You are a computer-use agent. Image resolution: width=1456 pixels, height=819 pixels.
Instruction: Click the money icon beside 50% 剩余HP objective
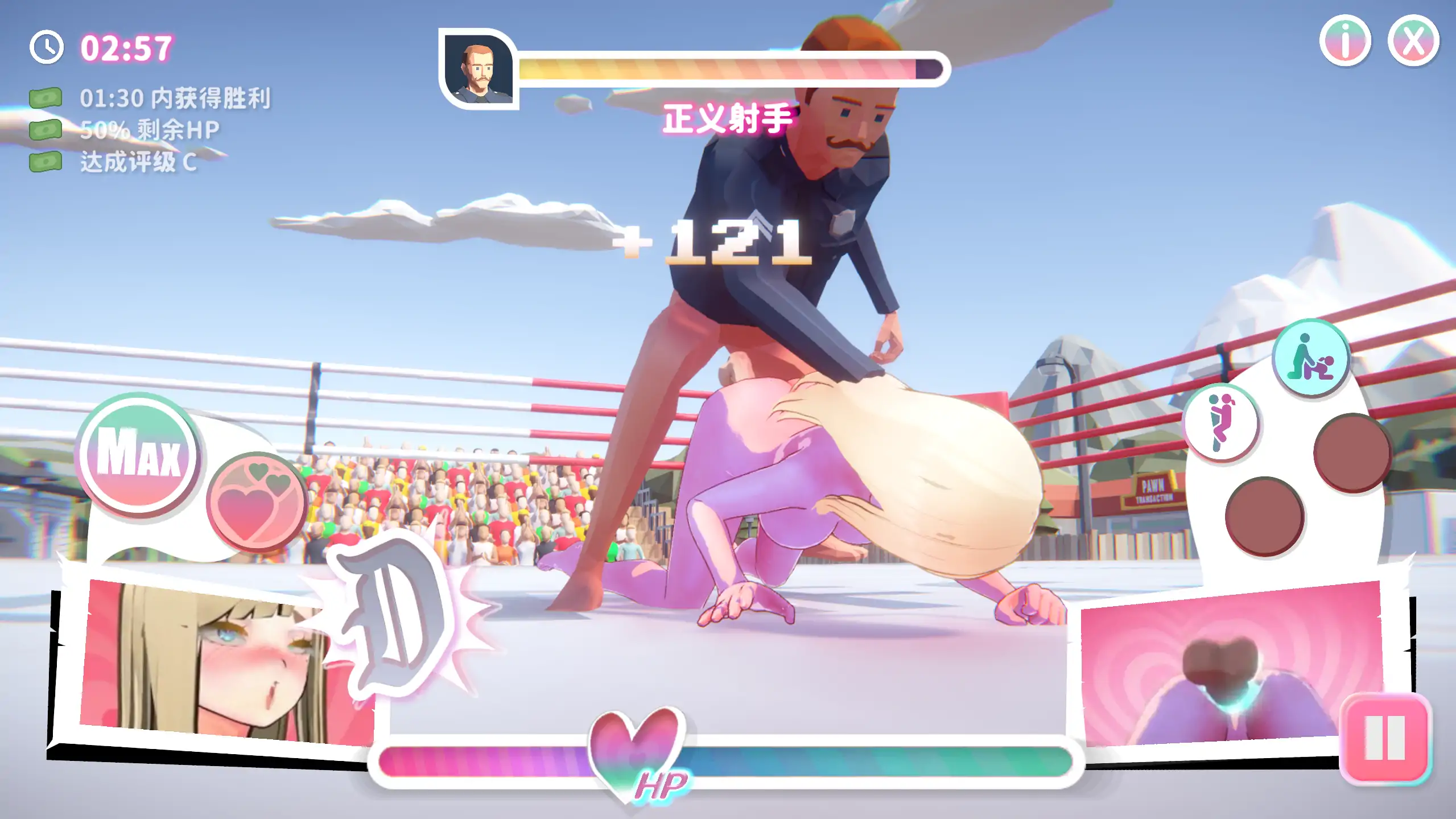click(47, 129)
